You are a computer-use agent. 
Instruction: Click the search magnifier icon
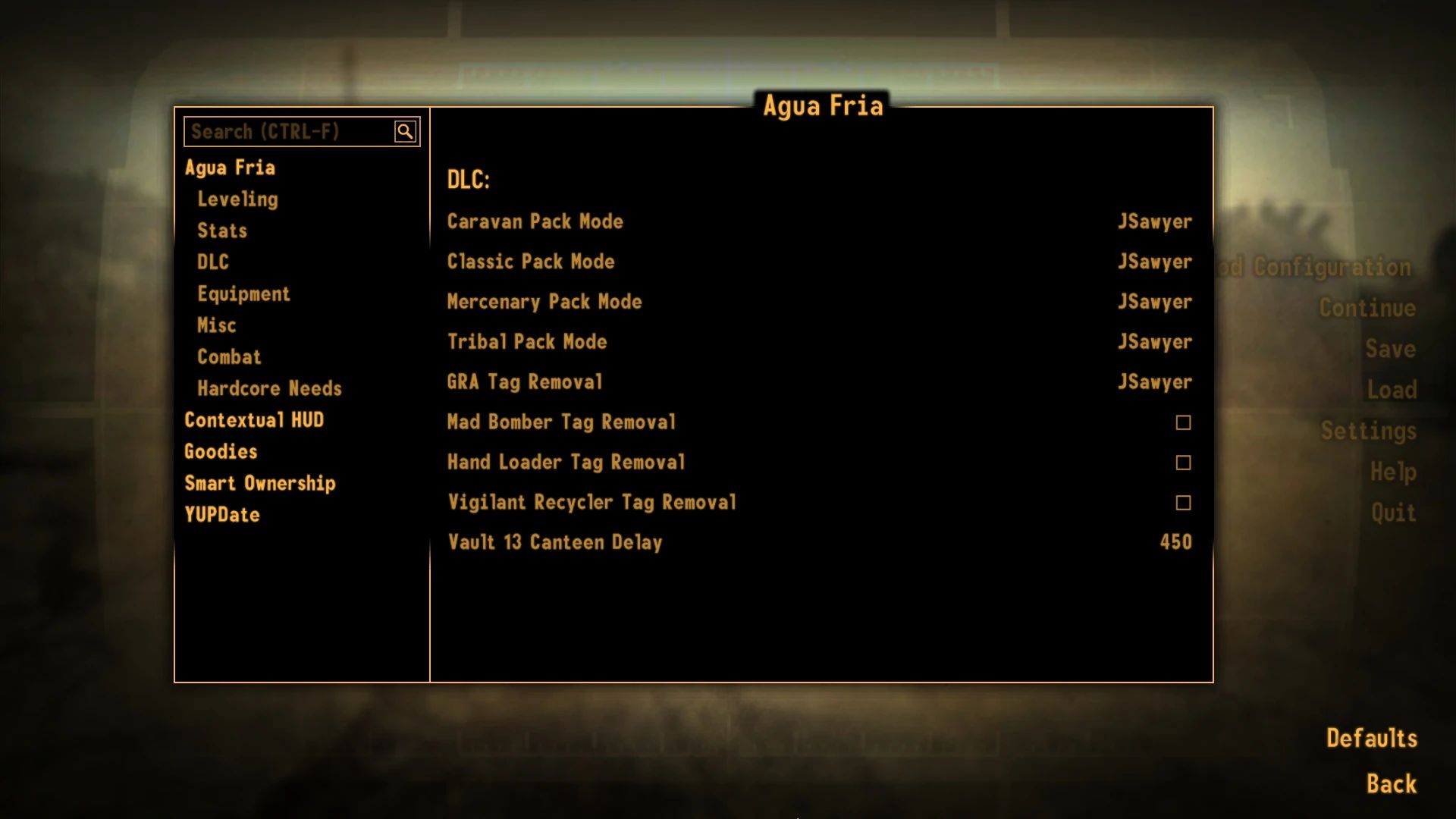pyautogui.click(x=406, y=130)
